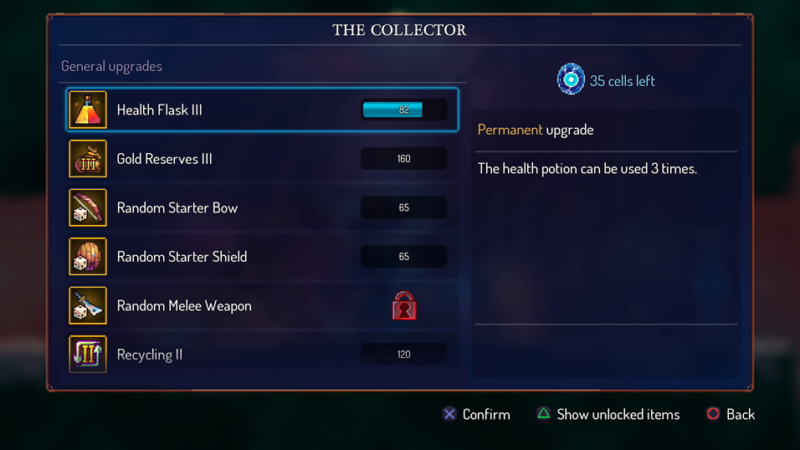
Task: Show unlocked items
Action: tap(607, 414)
